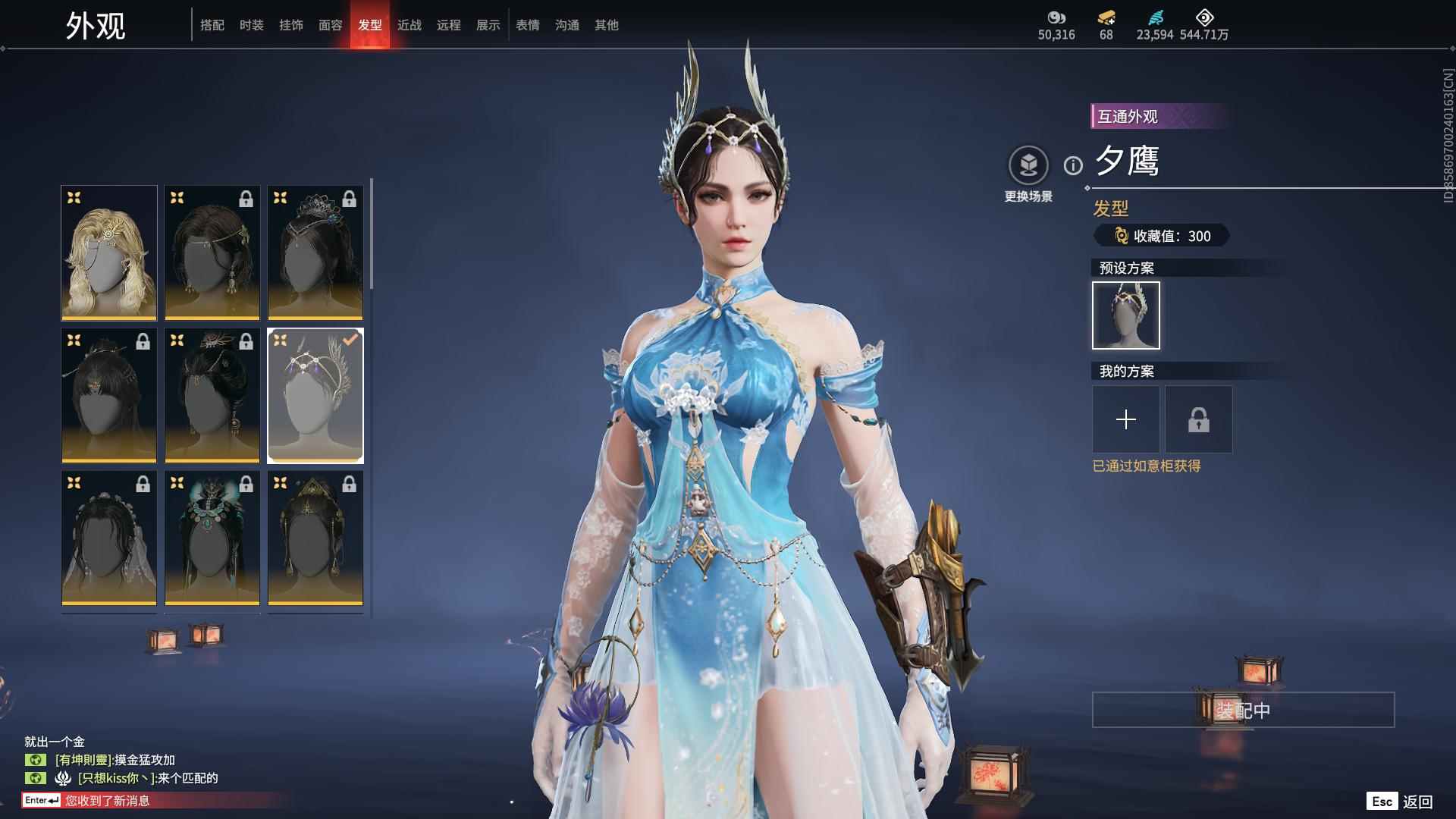Click the 装配中 equip button
The height and width of the screenshot is (819, 1456).
[1243, 710]
